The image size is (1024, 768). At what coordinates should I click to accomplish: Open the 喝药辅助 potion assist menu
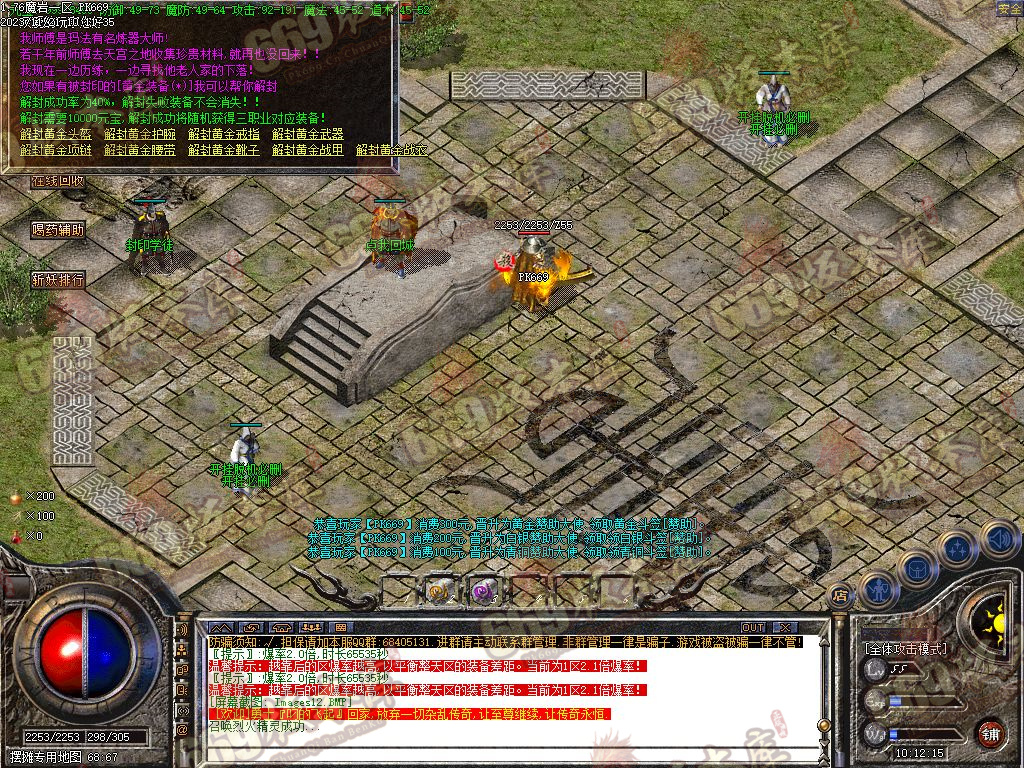coord(57,229)
